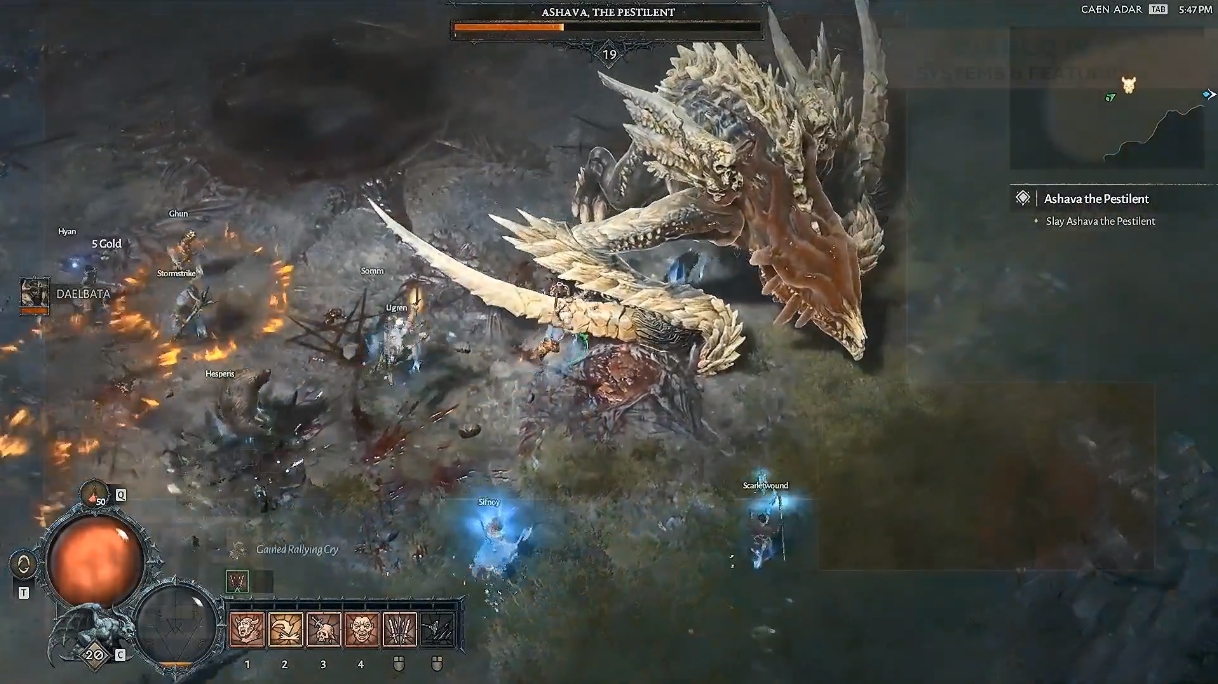Use the curved arrow strike skill

tap(286, 629)
